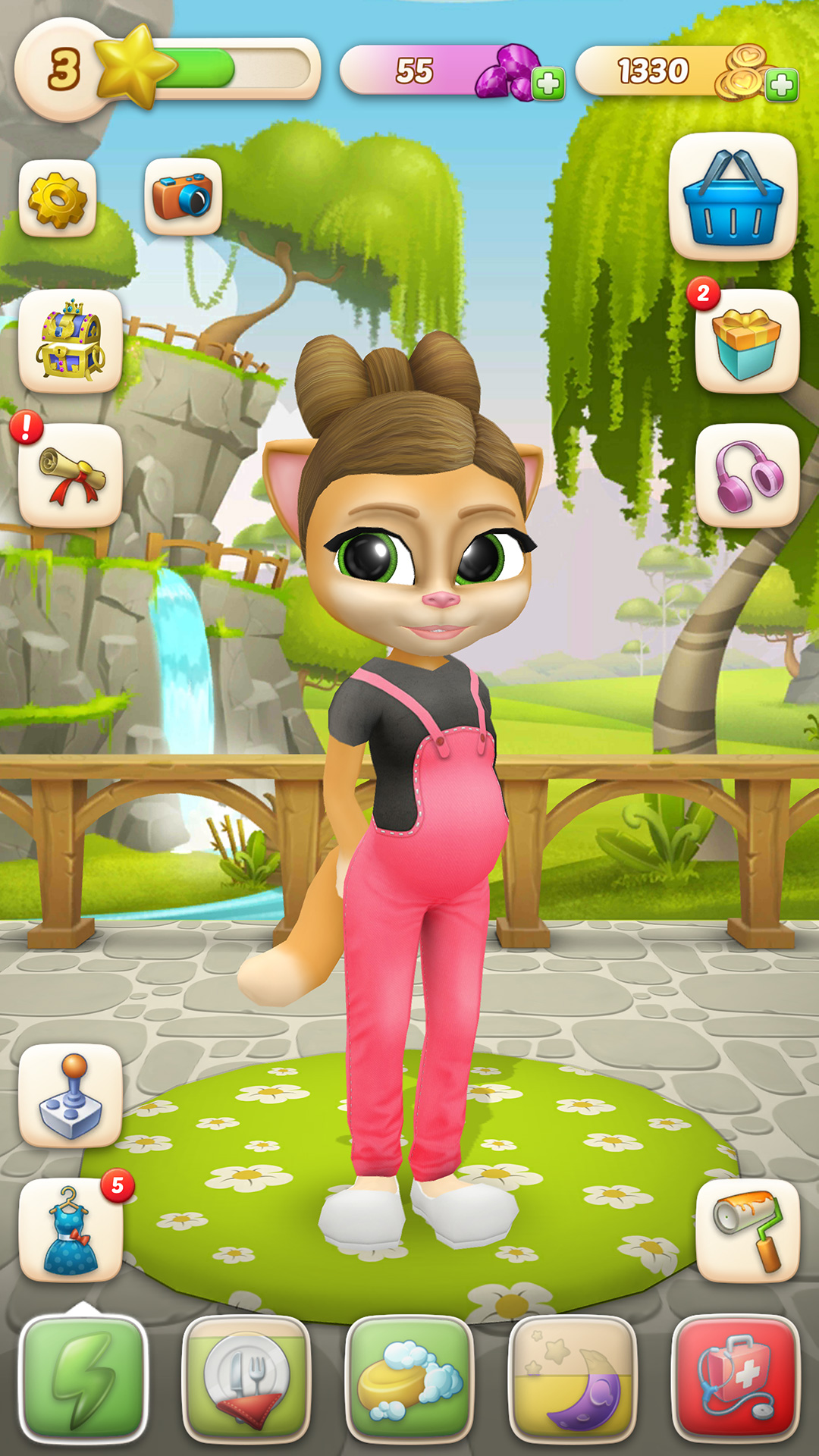Open the gear settings button
819x1456 pixels.
tap(58, 199)
